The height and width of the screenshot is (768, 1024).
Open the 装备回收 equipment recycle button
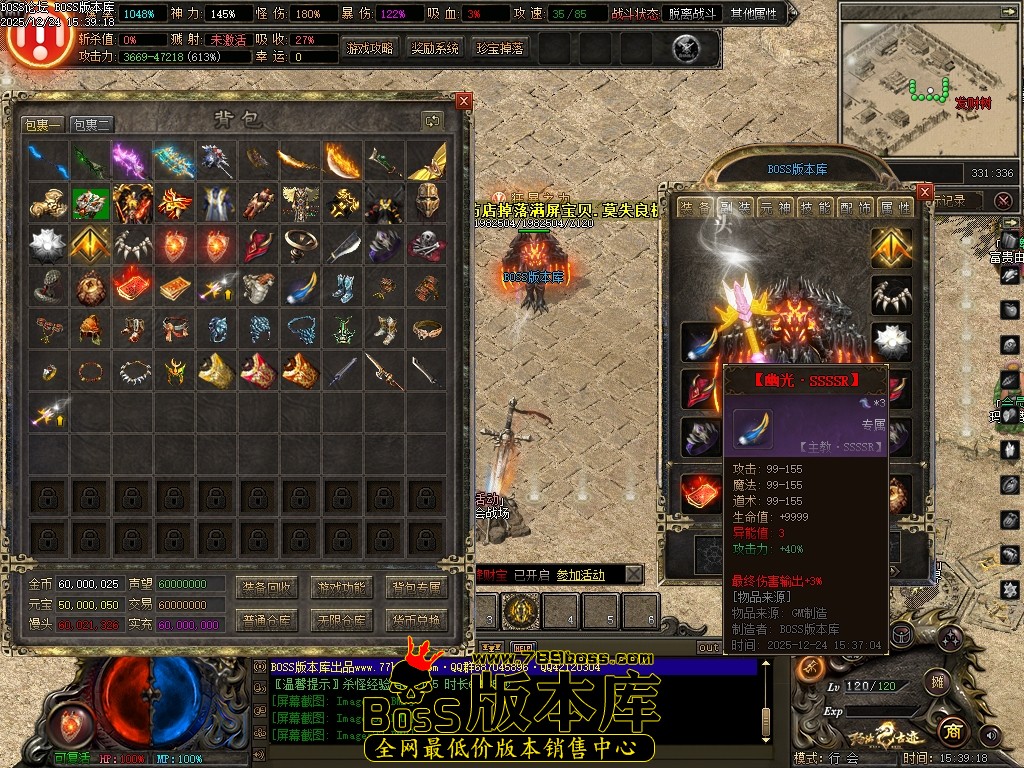pos(267,586)
